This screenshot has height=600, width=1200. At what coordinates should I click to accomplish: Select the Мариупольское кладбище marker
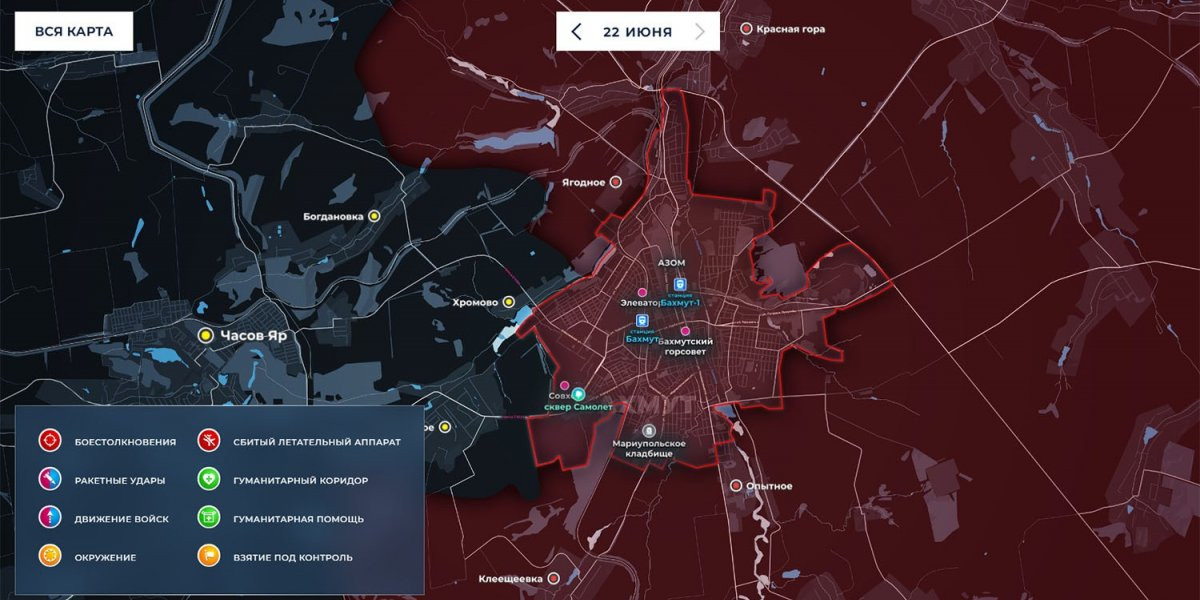click(x=648, y=431)
